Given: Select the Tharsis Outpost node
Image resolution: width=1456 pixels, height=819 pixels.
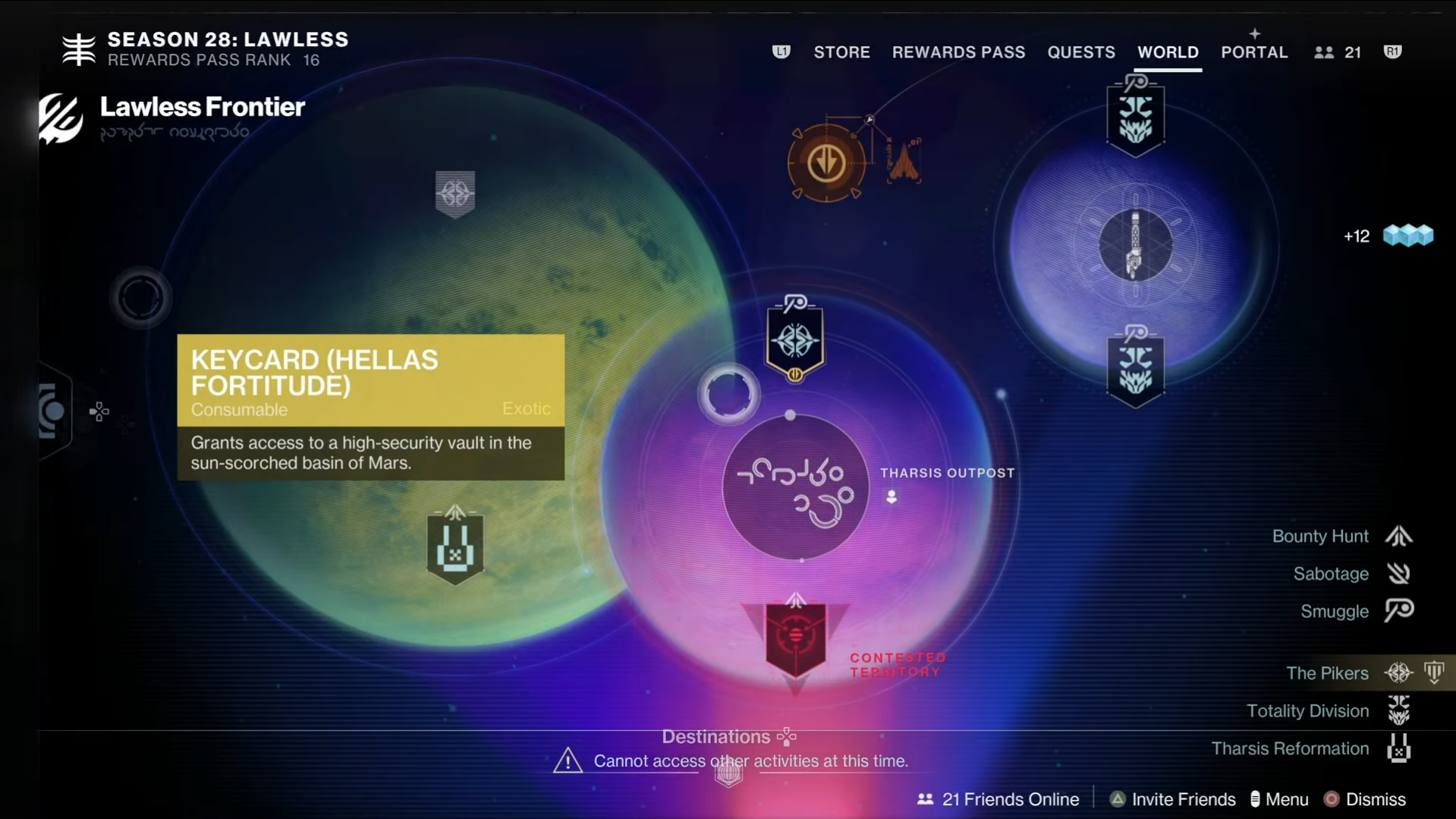Looking at the screenshot, I should click(795, 487).
